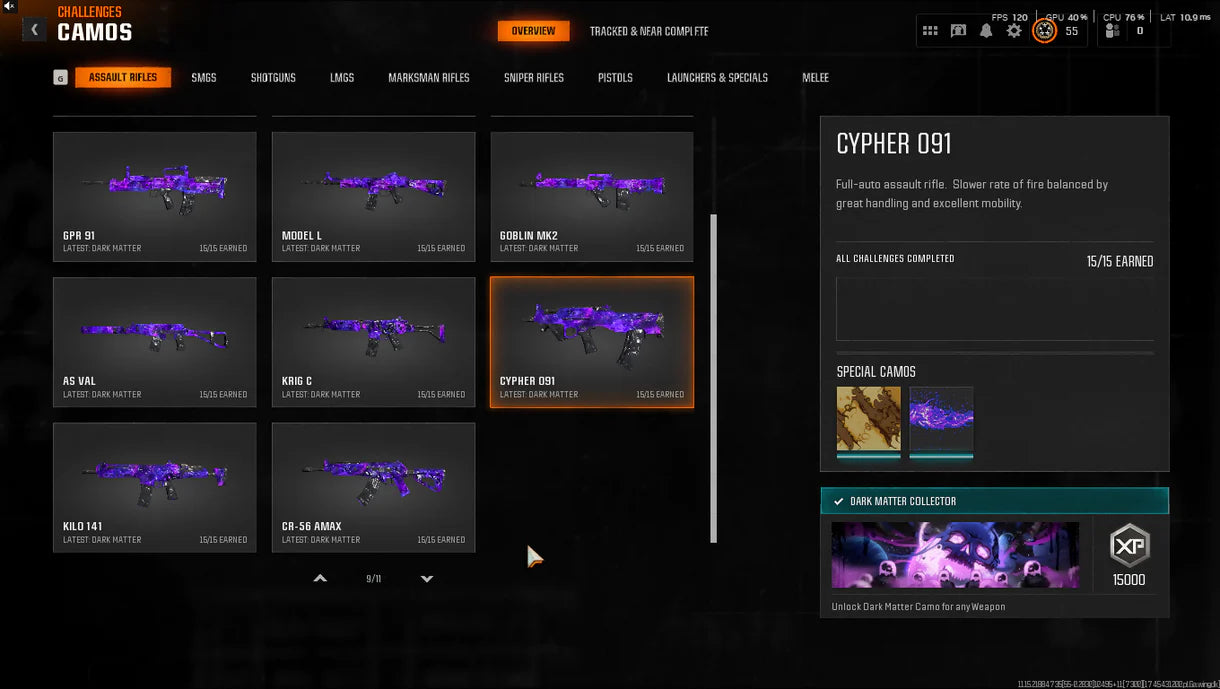Click the page down arrow below weapons
The image size is (1220, 689).
(427, 579)
